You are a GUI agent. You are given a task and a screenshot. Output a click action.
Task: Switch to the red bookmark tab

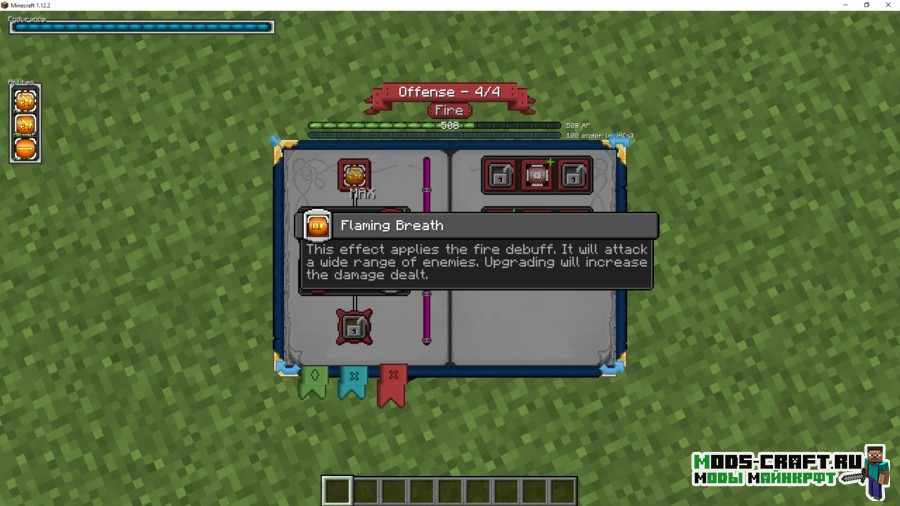click(392, 385)
